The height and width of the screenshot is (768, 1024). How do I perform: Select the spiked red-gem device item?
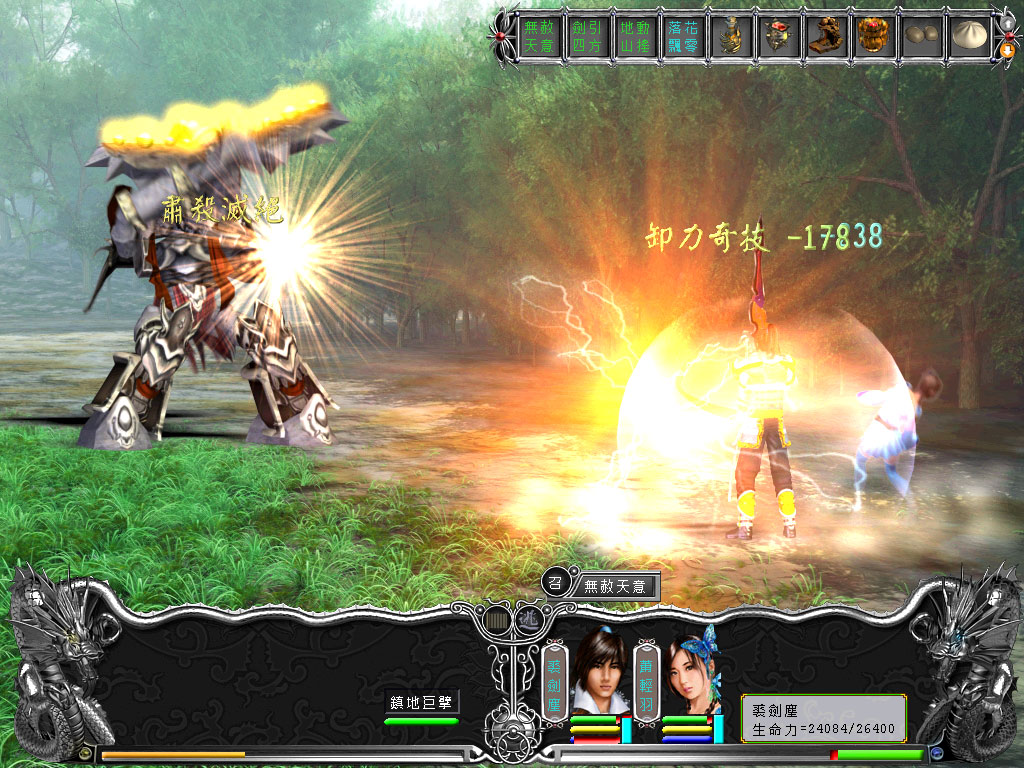click(781, 37)
